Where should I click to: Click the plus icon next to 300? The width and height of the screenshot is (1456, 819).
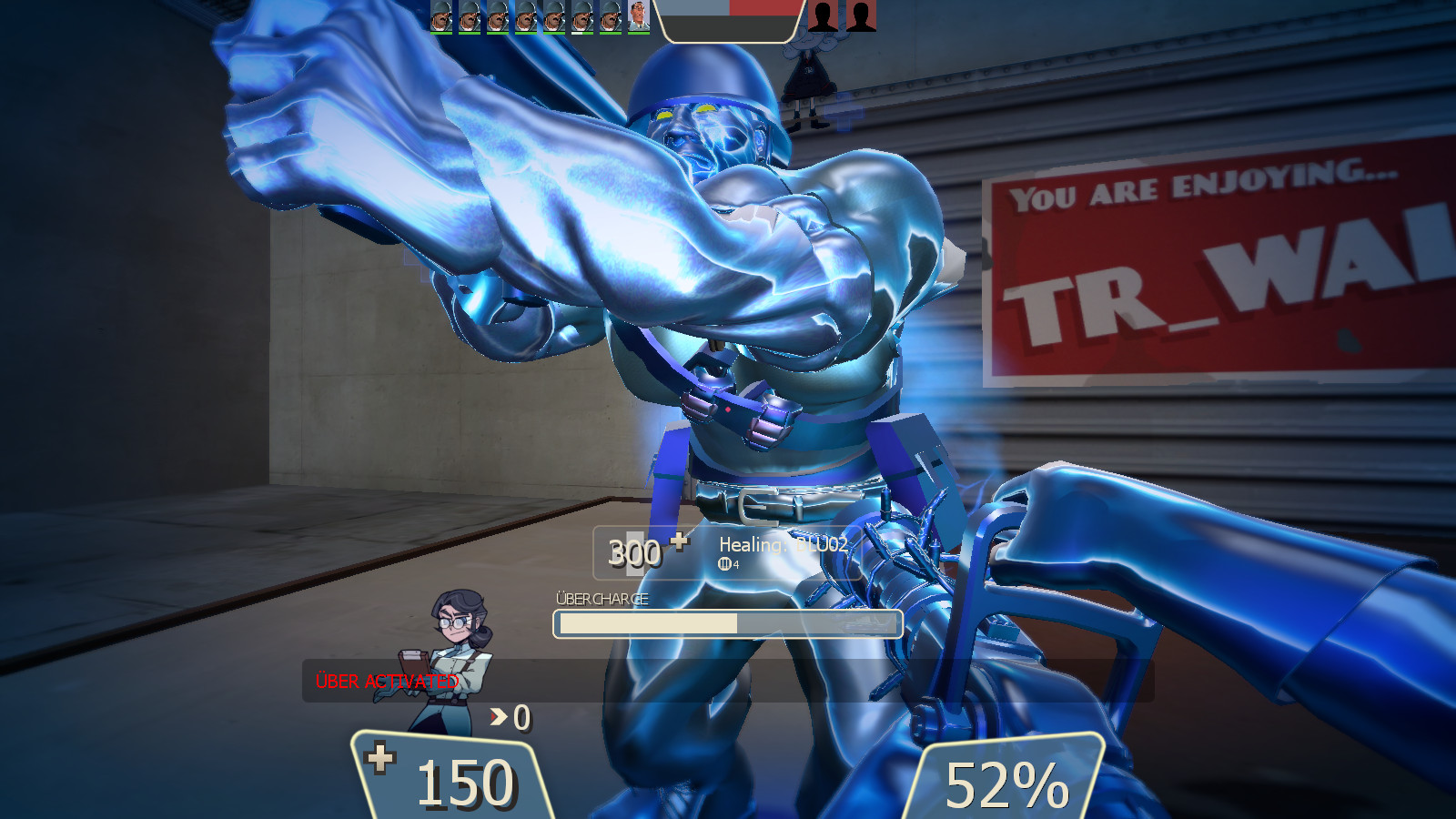coord(679,543)
